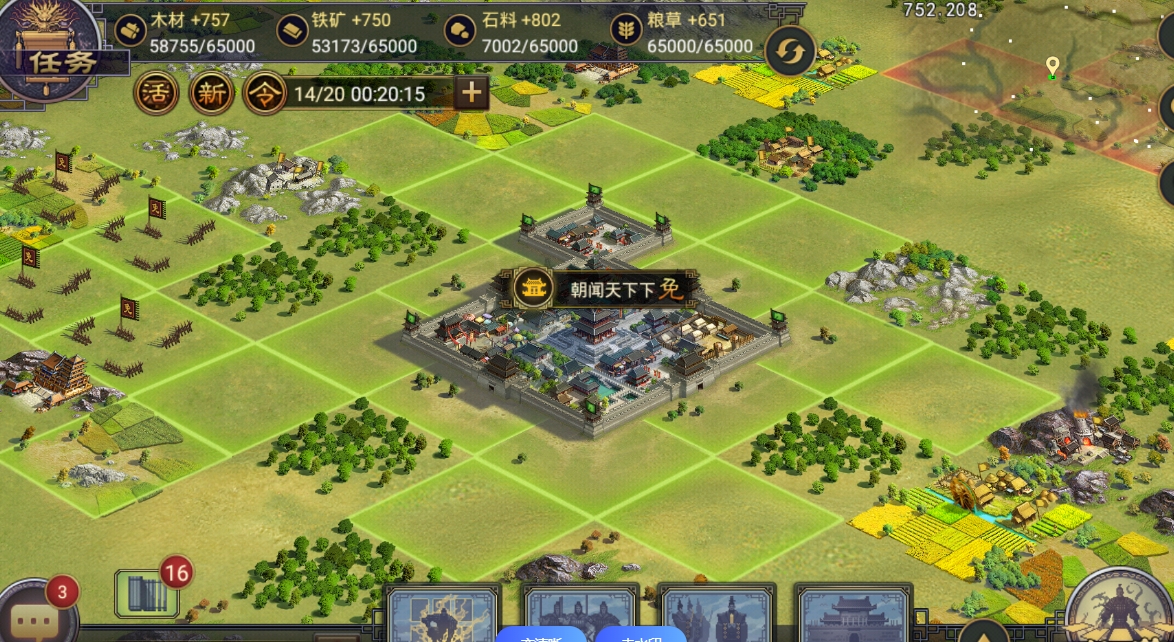Open the city gate building card
Viewport: 1174px width, 642px height.
pyautogui.click(x=853, y=614)
